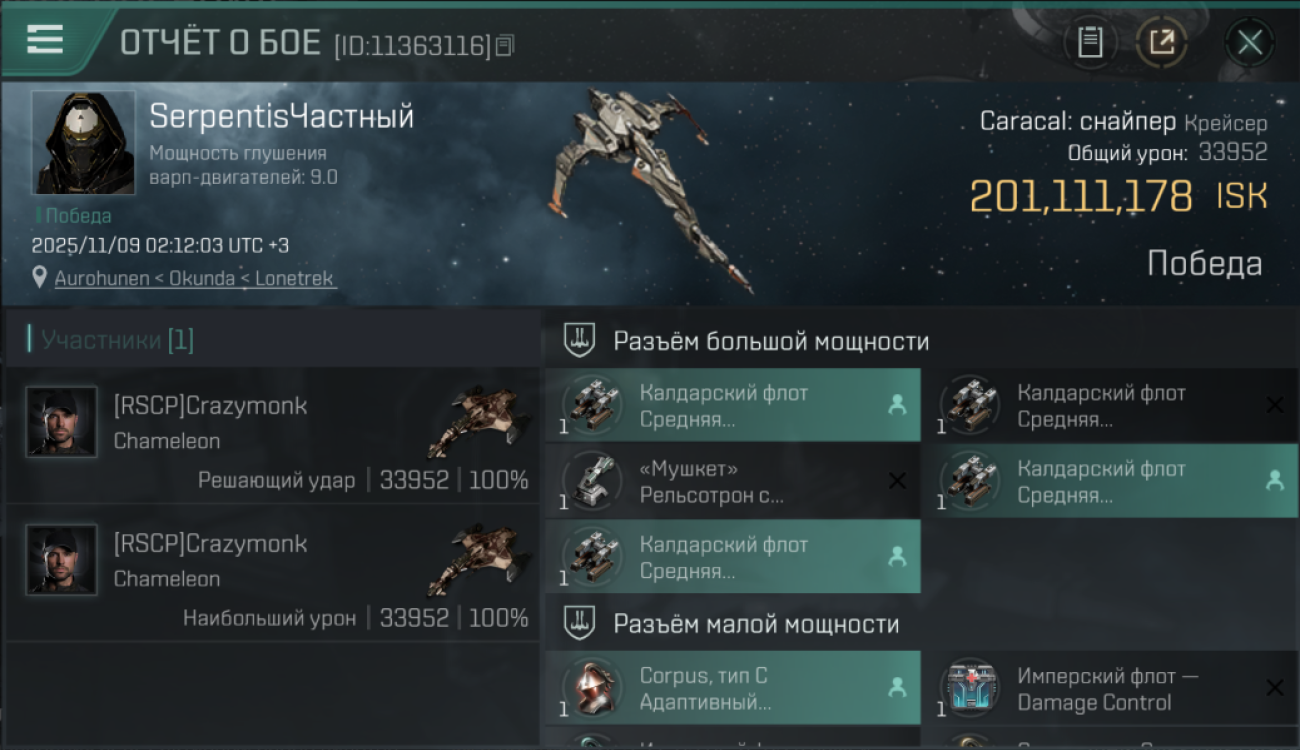Click the Imperial Fleet Damage Control icon
1300x750 pixels.
[971, 688]
